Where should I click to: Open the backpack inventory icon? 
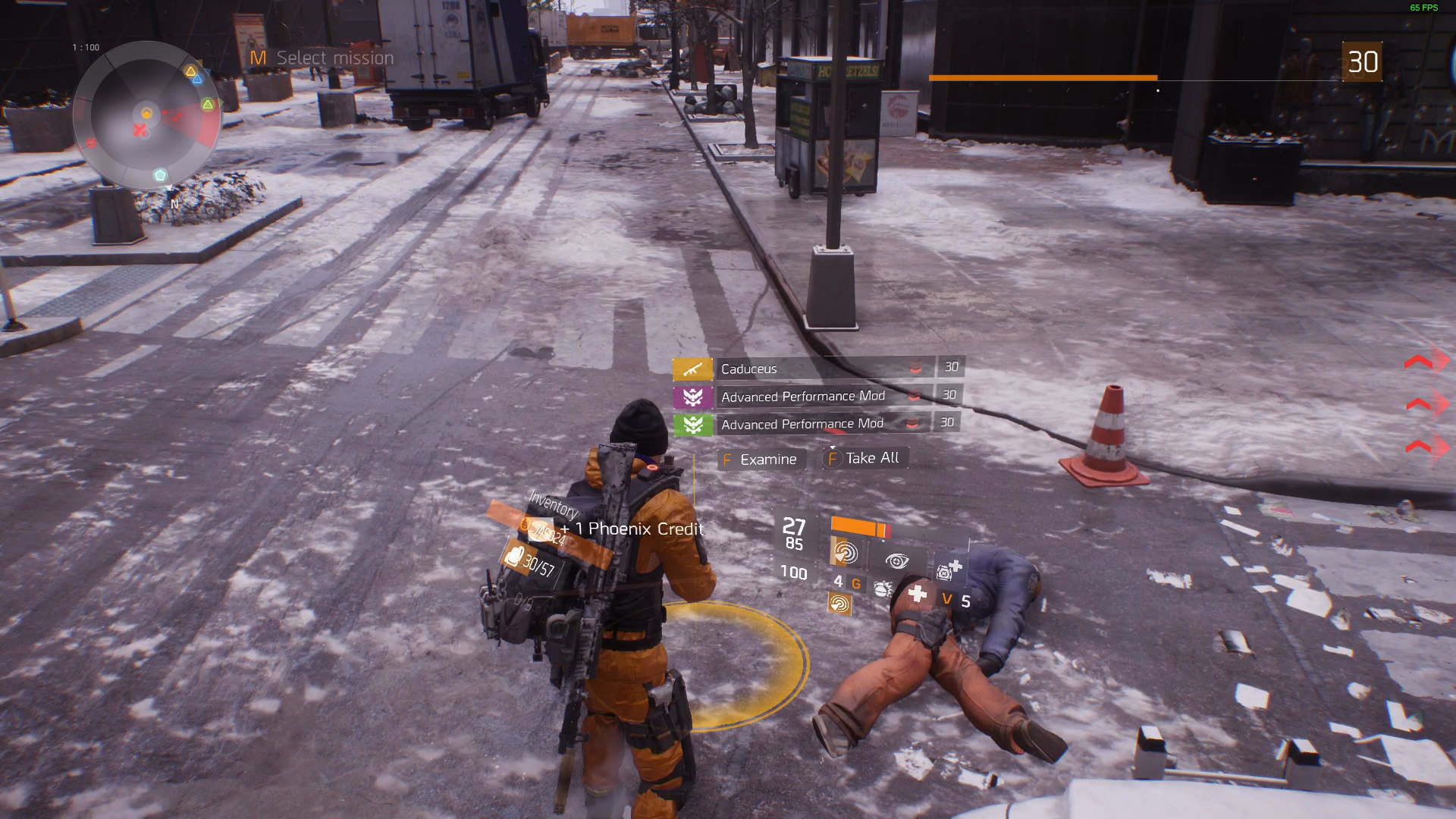click(513, 557)
